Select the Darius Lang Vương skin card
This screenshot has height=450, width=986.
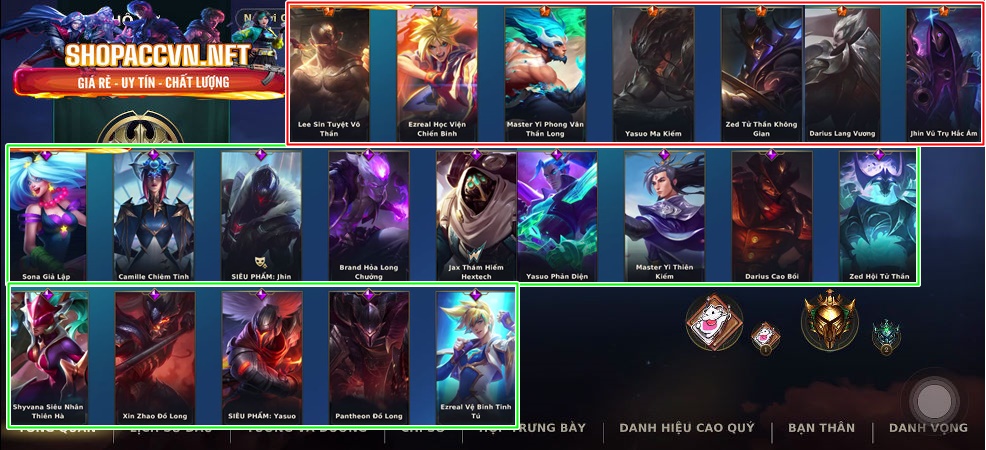tap(842, 72)
